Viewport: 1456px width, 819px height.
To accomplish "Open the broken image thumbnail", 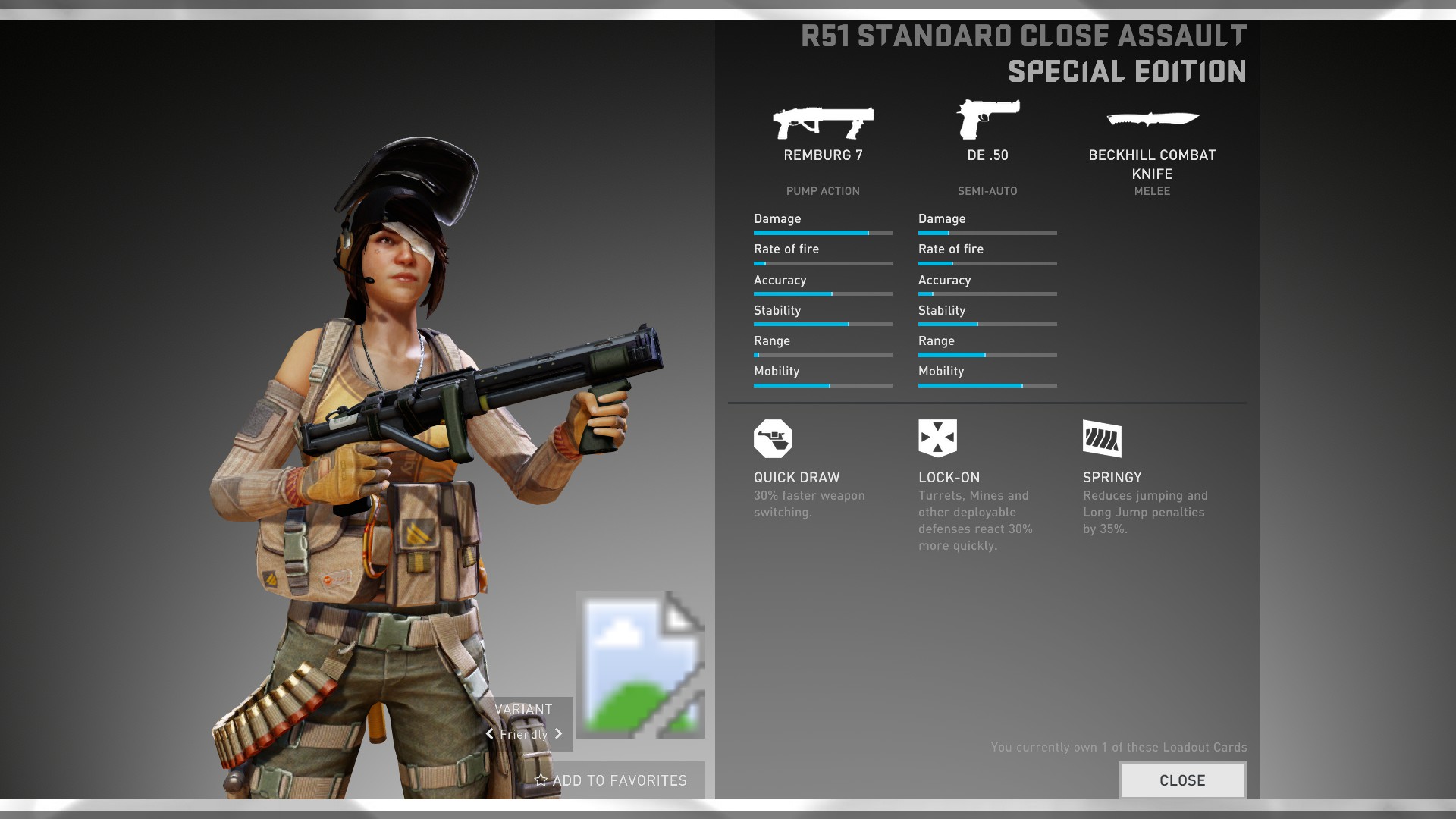I will [641, 665].
